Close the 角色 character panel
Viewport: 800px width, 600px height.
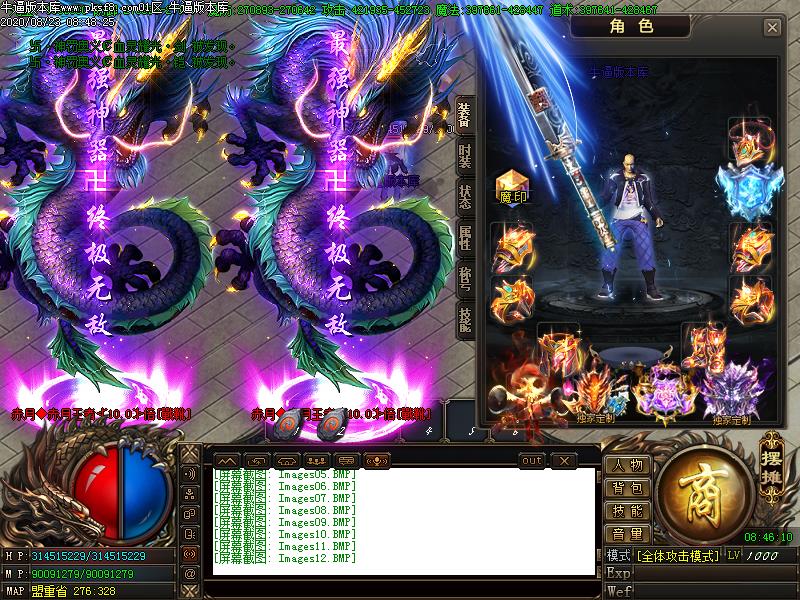click(772, 28)
